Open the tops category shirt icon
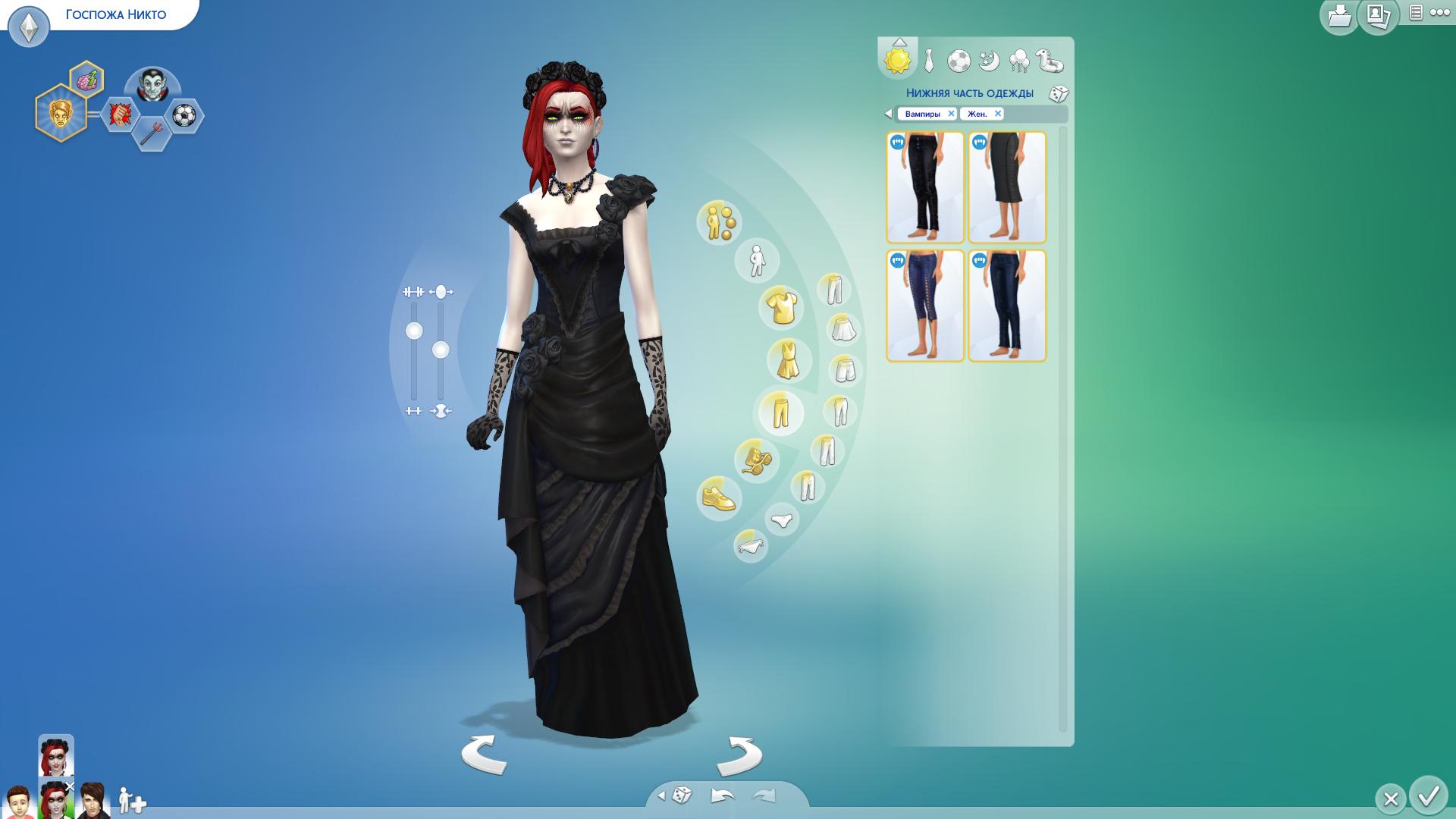Viewport: 1456px width, 819px height. [x=780, y=308]
